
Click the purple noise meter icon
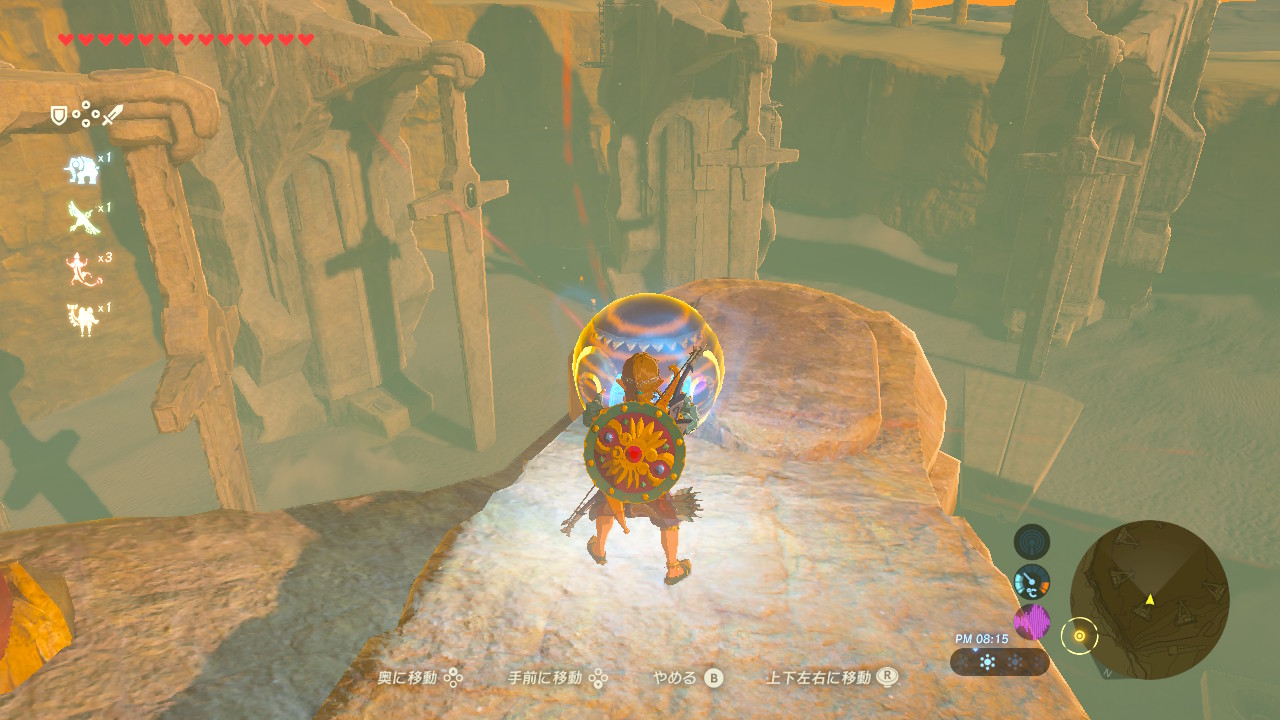pos(1032,622)
